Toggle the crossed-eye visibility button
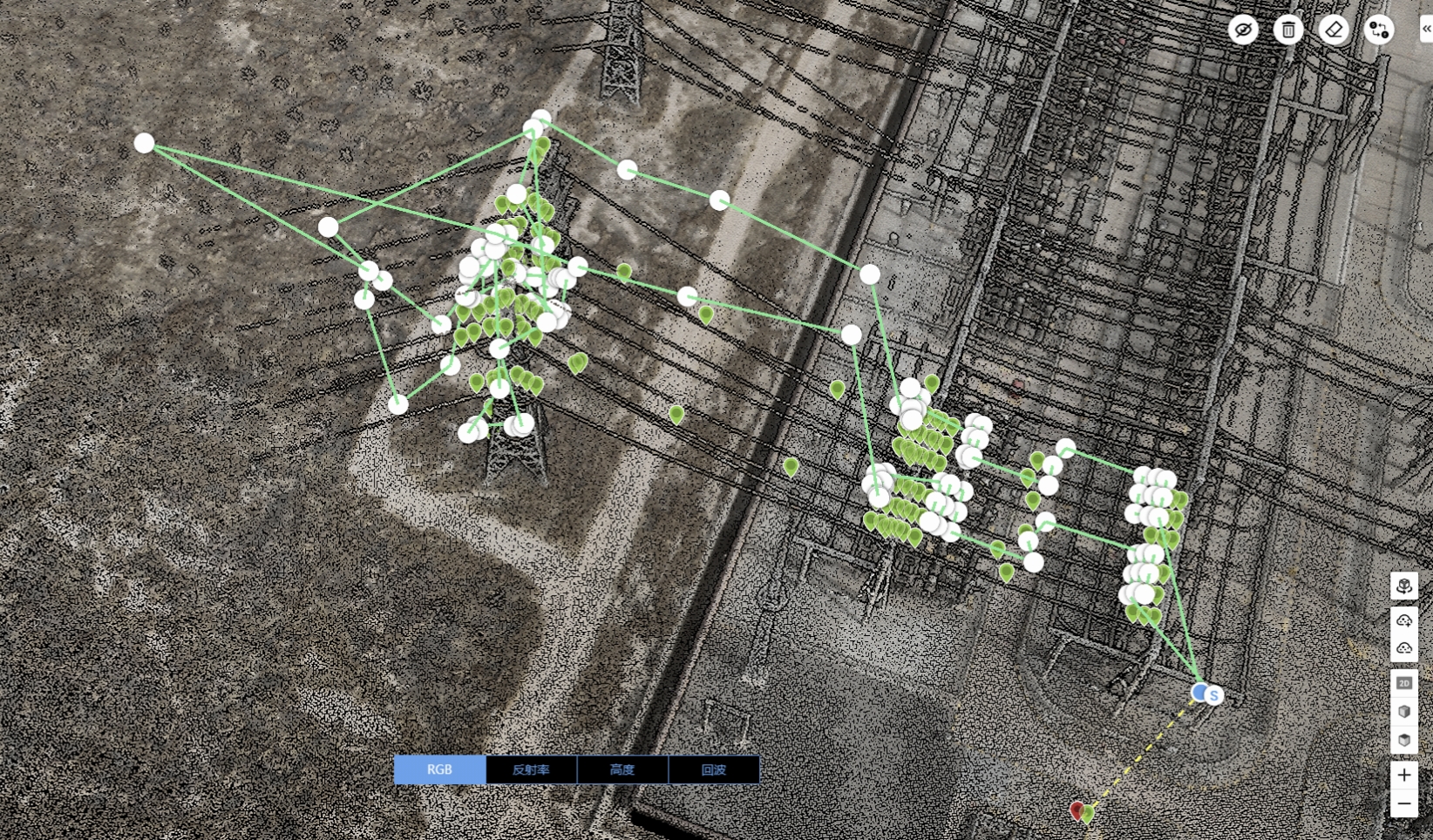1433x840 pixels. (x=1243, y=30)
